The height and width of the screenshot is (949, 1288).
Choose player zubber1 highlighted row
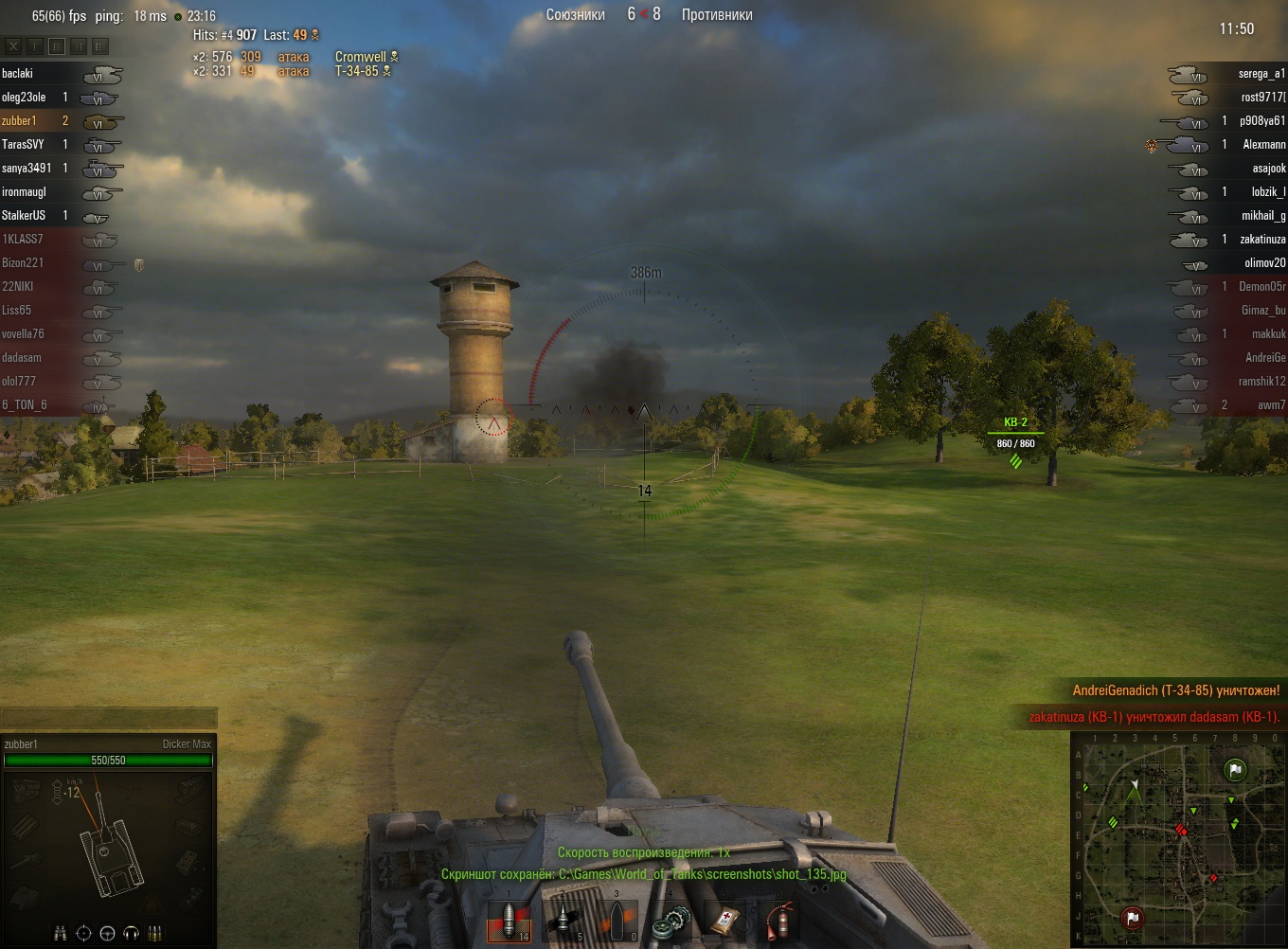[19, 120]
